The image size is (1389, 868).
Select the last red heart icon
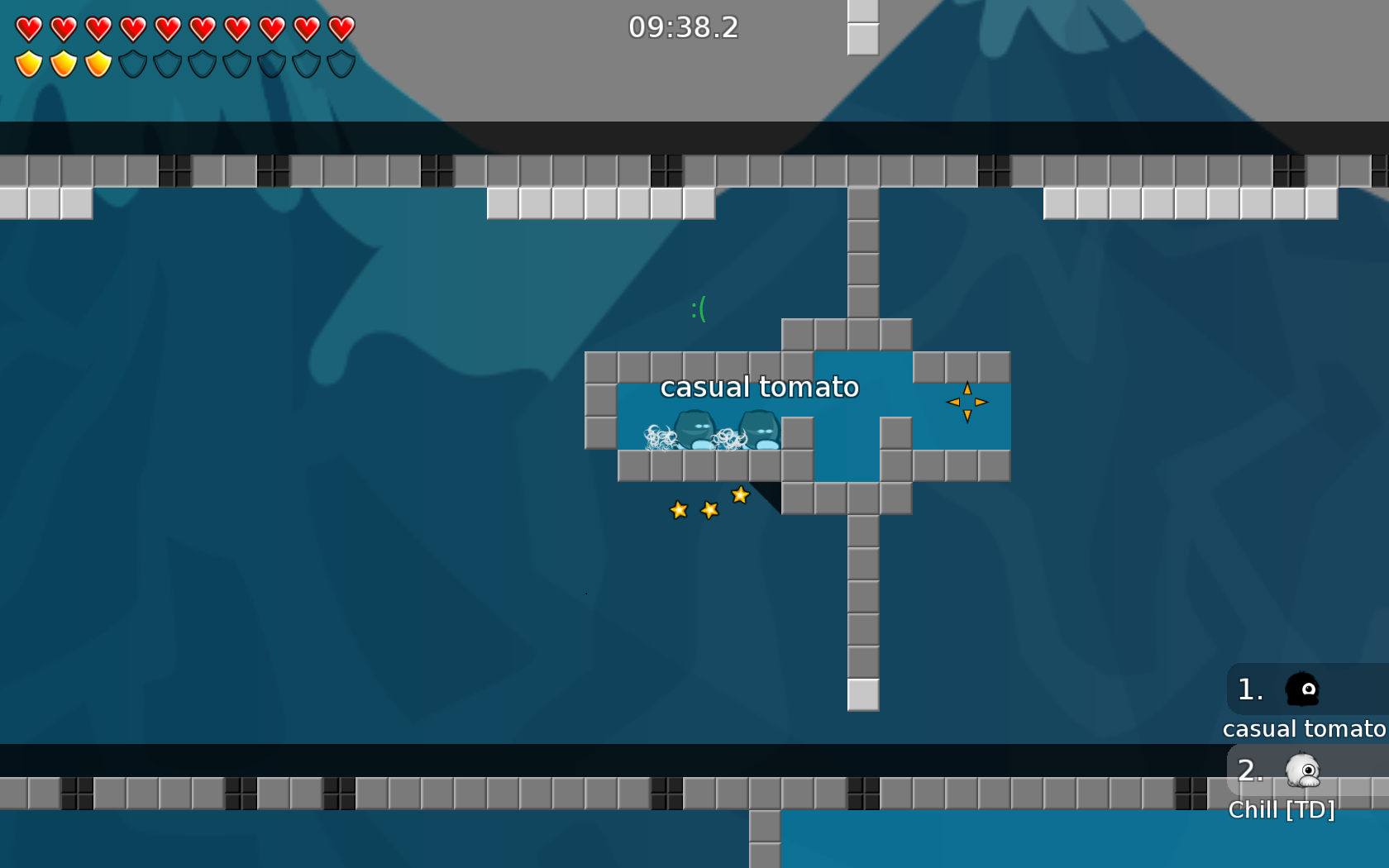[x=338, y=27]
